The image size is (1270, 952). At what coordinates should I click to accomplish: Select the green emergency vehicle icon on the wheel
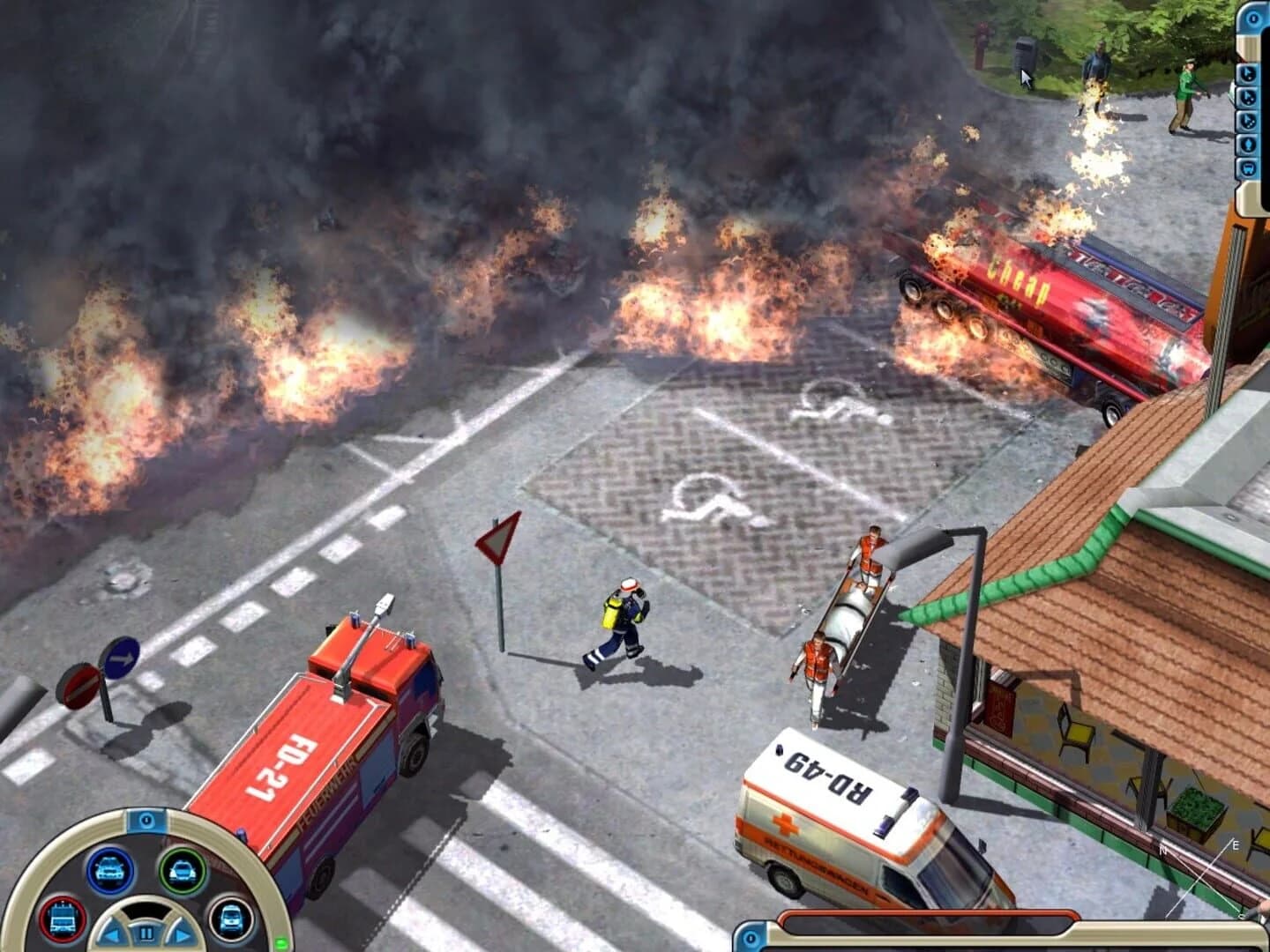pyautogui.click(x=184, y=871)
